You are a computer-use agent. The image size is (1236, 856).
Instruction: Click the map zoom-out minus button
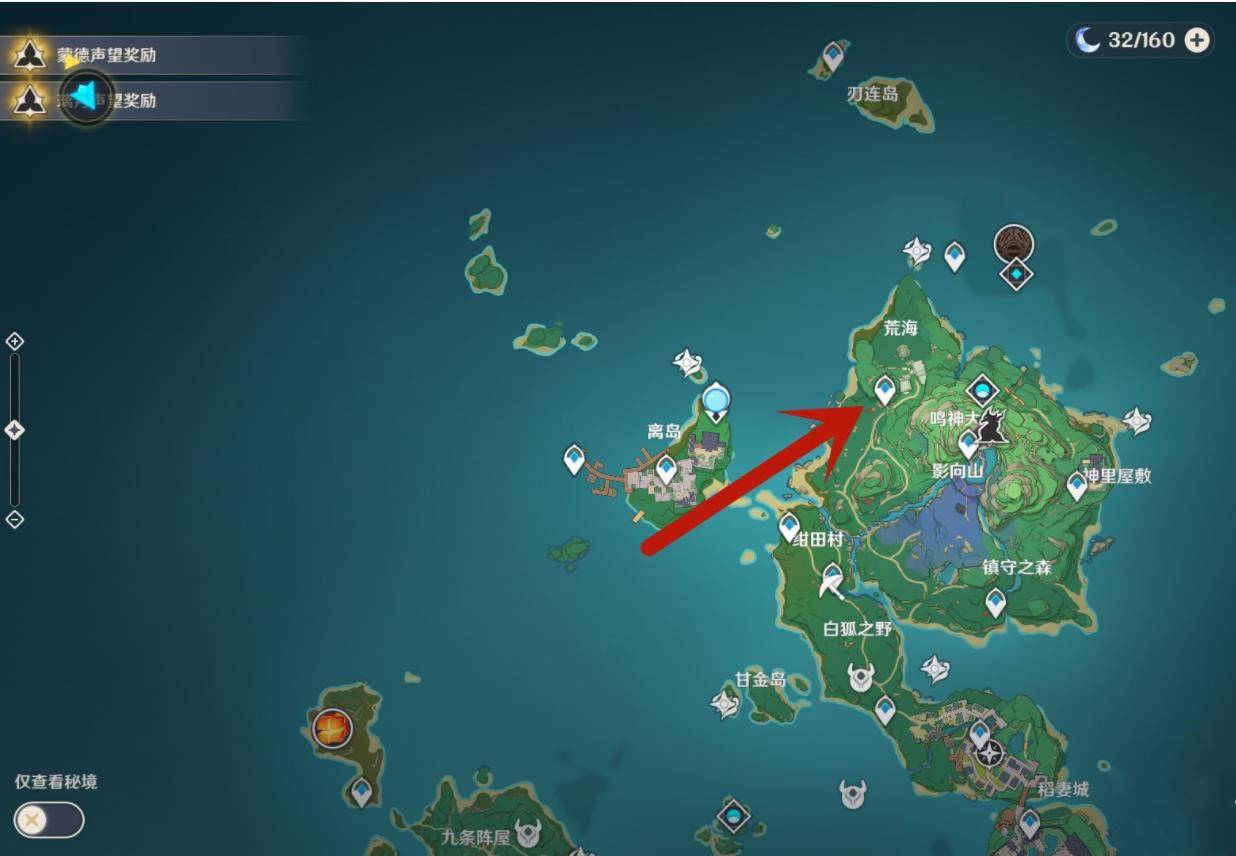15,519
